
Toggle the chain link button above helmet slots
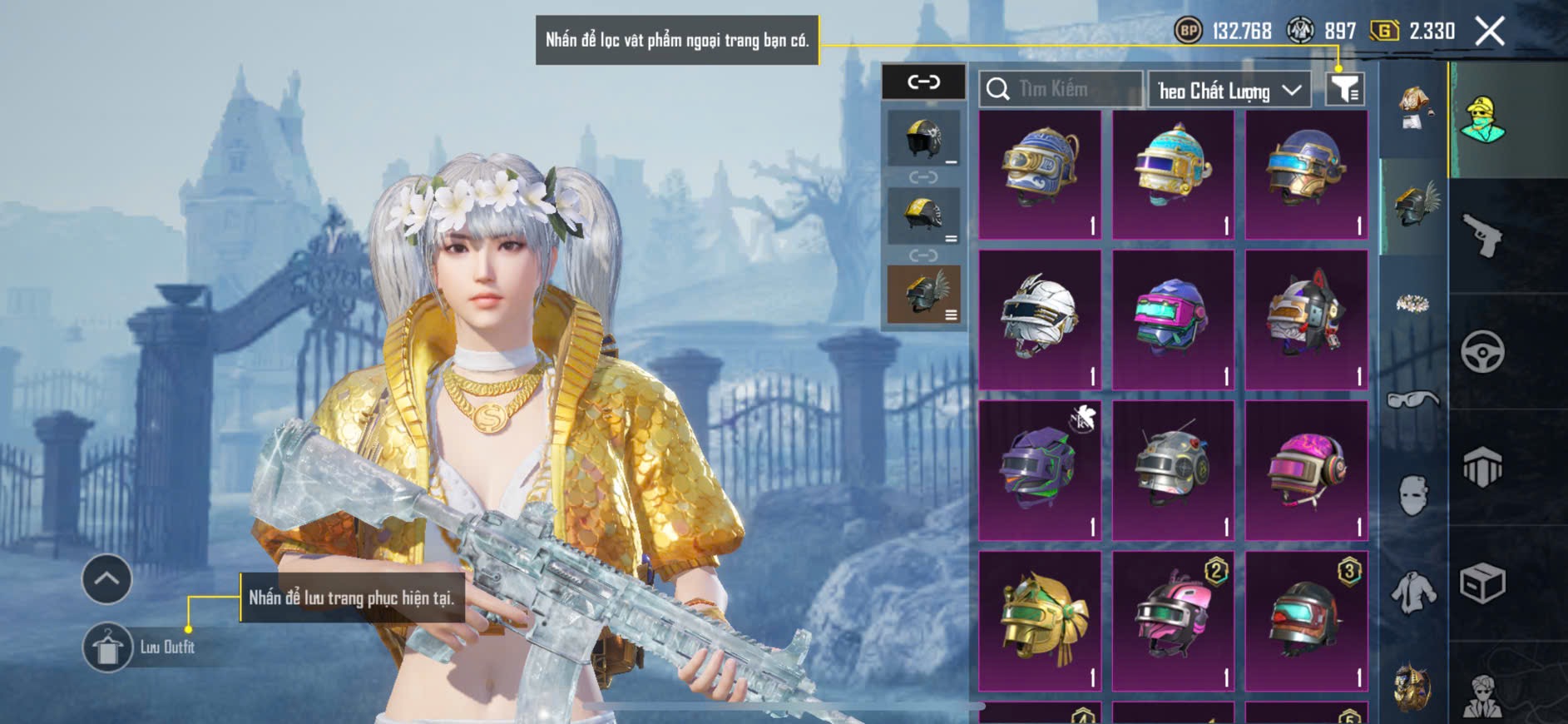point(923,82)
